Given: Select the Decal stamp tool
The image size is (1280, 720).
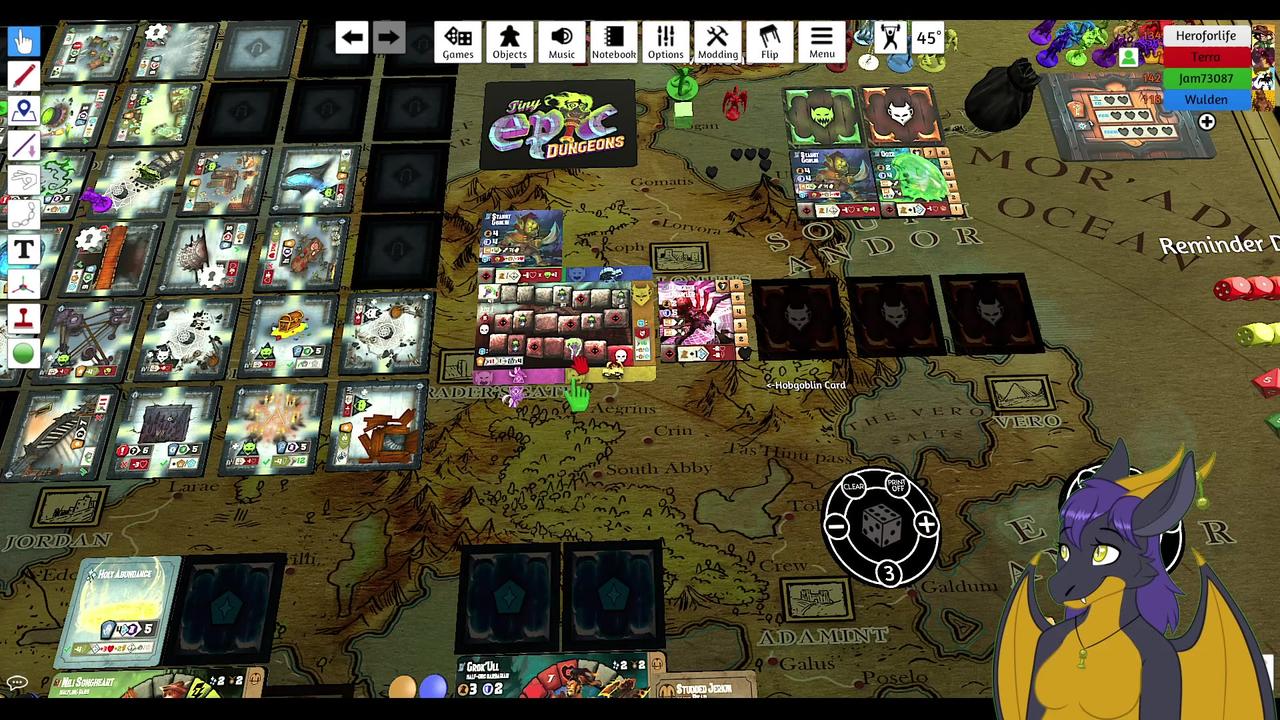Looking at the screenshot, I should pos(22,319).
